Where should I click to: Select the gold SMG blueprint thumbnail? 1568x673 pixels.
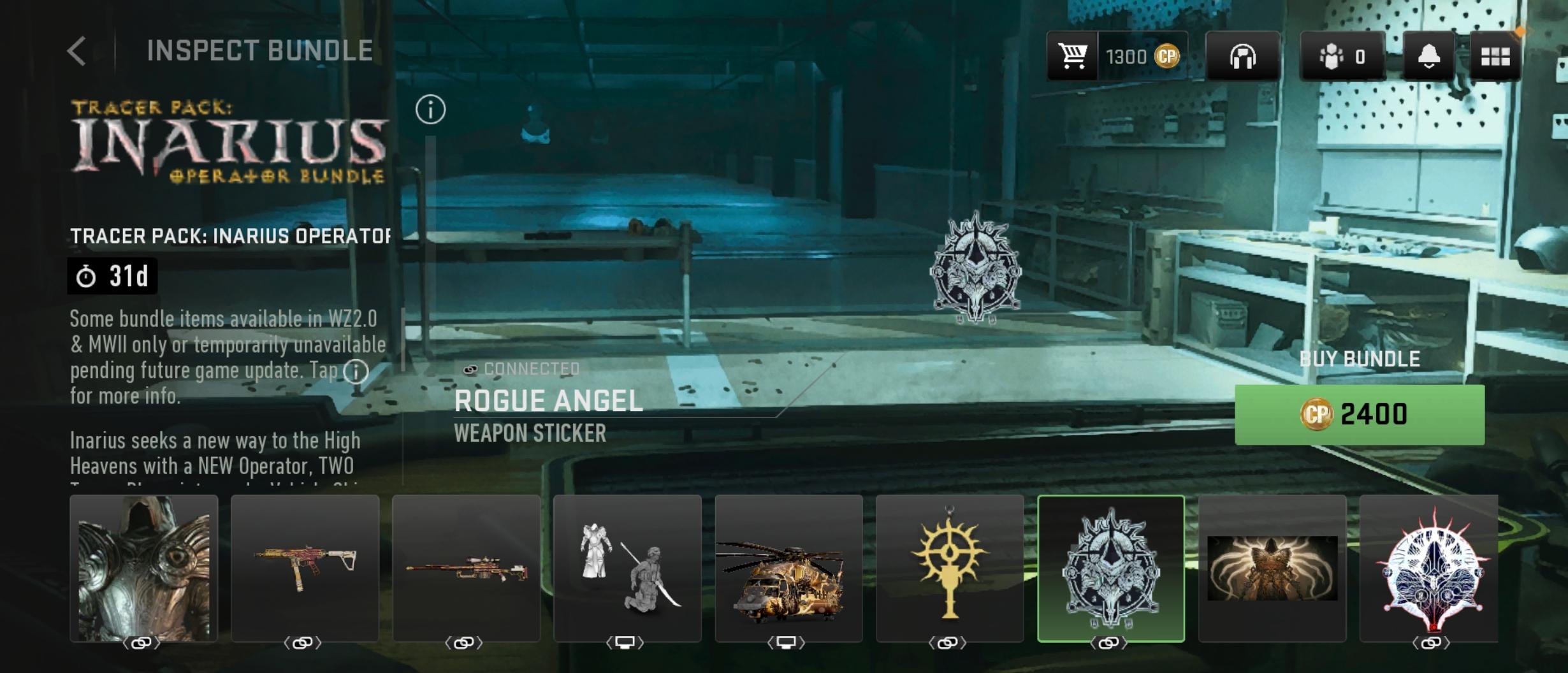(x=305, y=568)
